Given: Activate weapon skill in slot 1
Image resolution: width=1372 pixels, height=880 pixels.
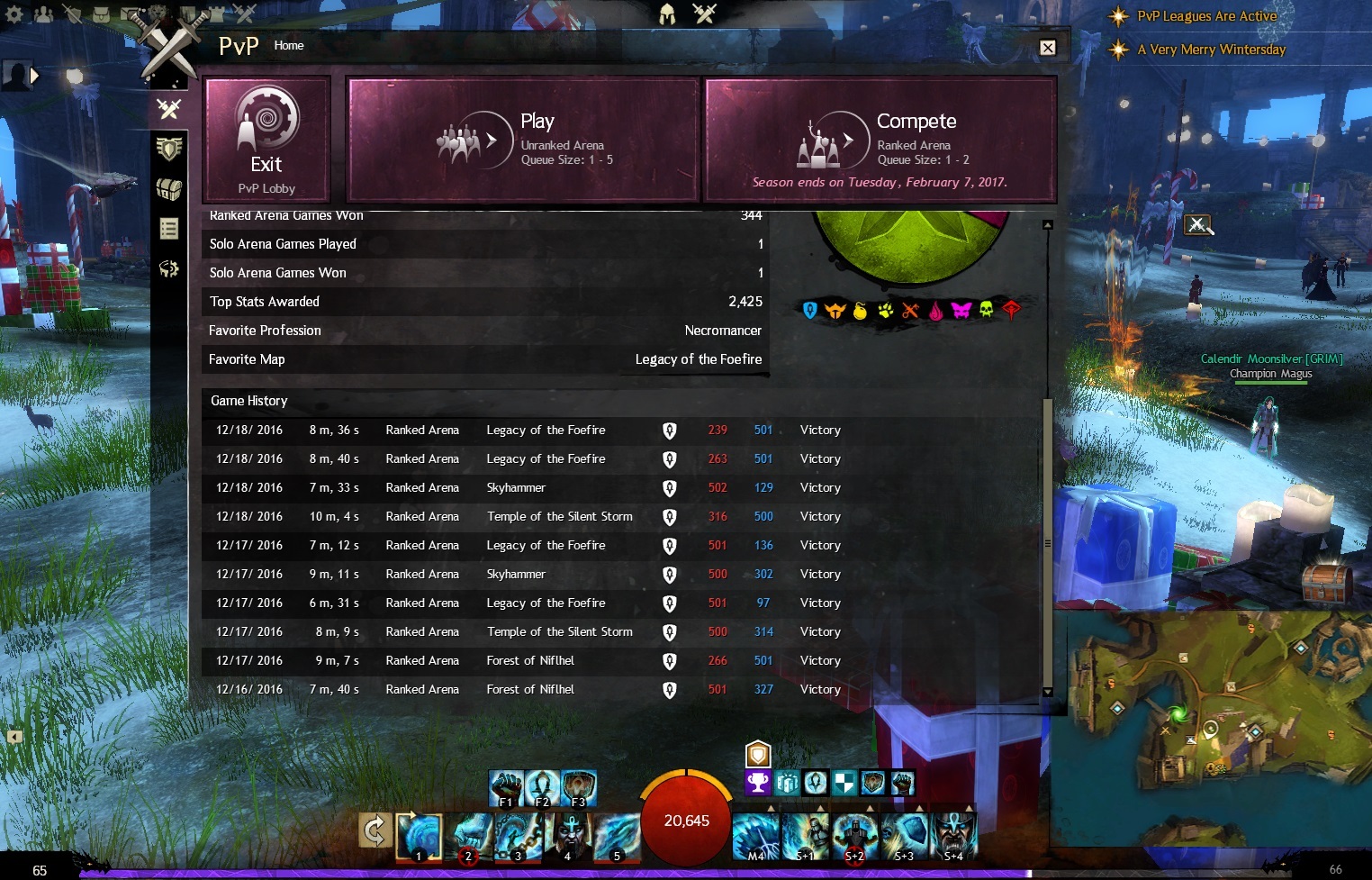Looking at the screenshot, I should 420,836.
